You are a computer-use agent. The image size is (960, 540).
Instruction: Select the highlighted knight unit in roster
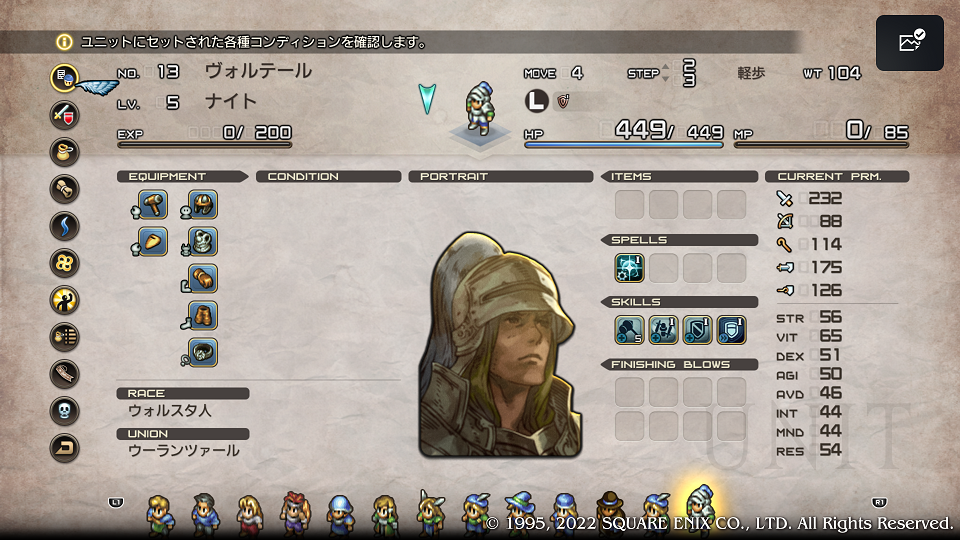(700, 508)
